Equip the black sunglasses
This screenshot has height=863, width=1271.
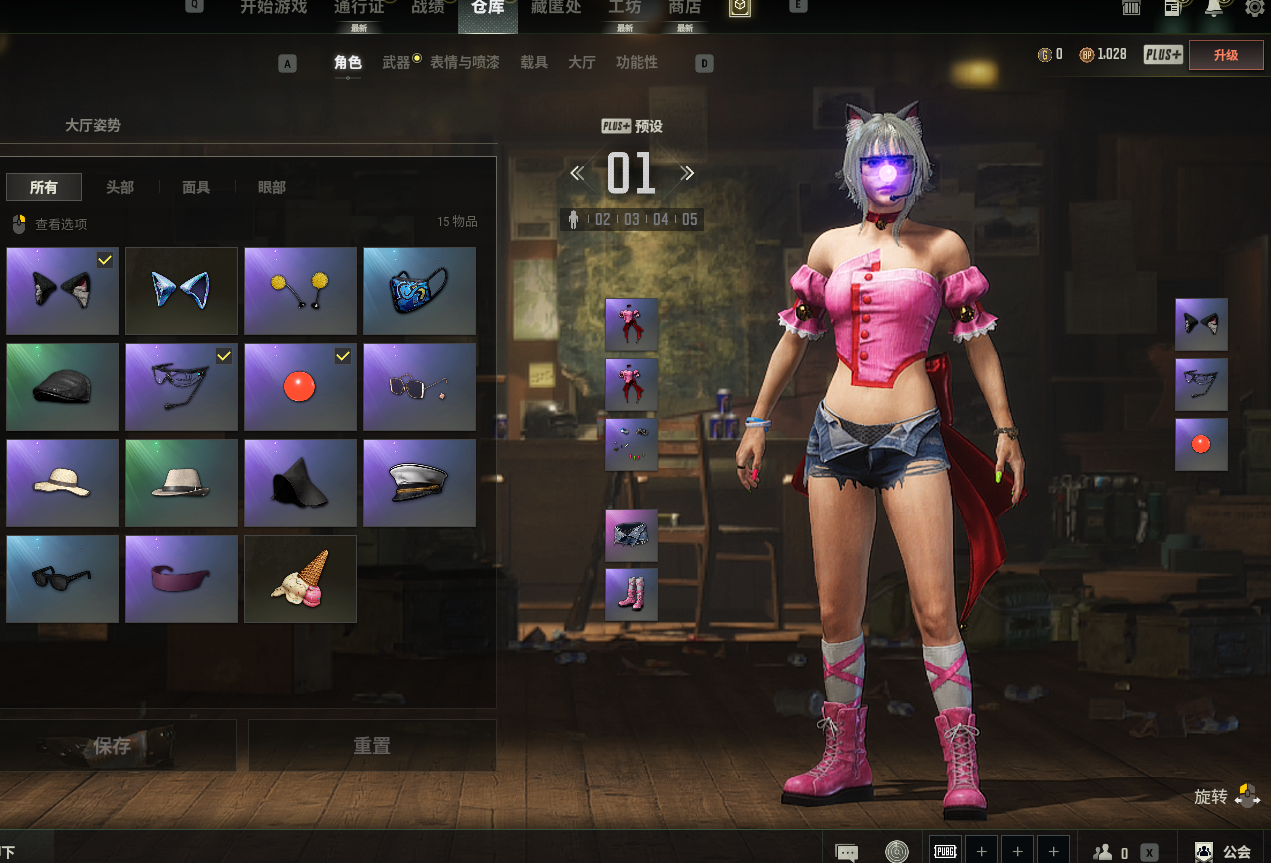point(62,579)
